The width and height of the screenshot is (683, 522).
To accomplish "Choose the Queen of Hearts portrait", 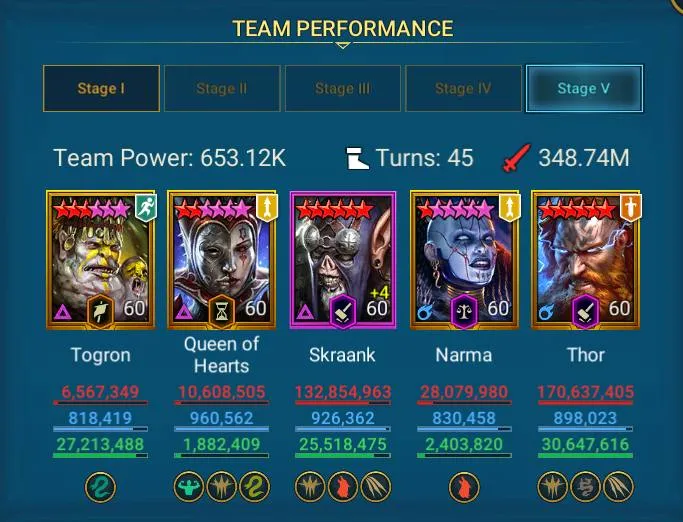I will (x=222, y=259).
